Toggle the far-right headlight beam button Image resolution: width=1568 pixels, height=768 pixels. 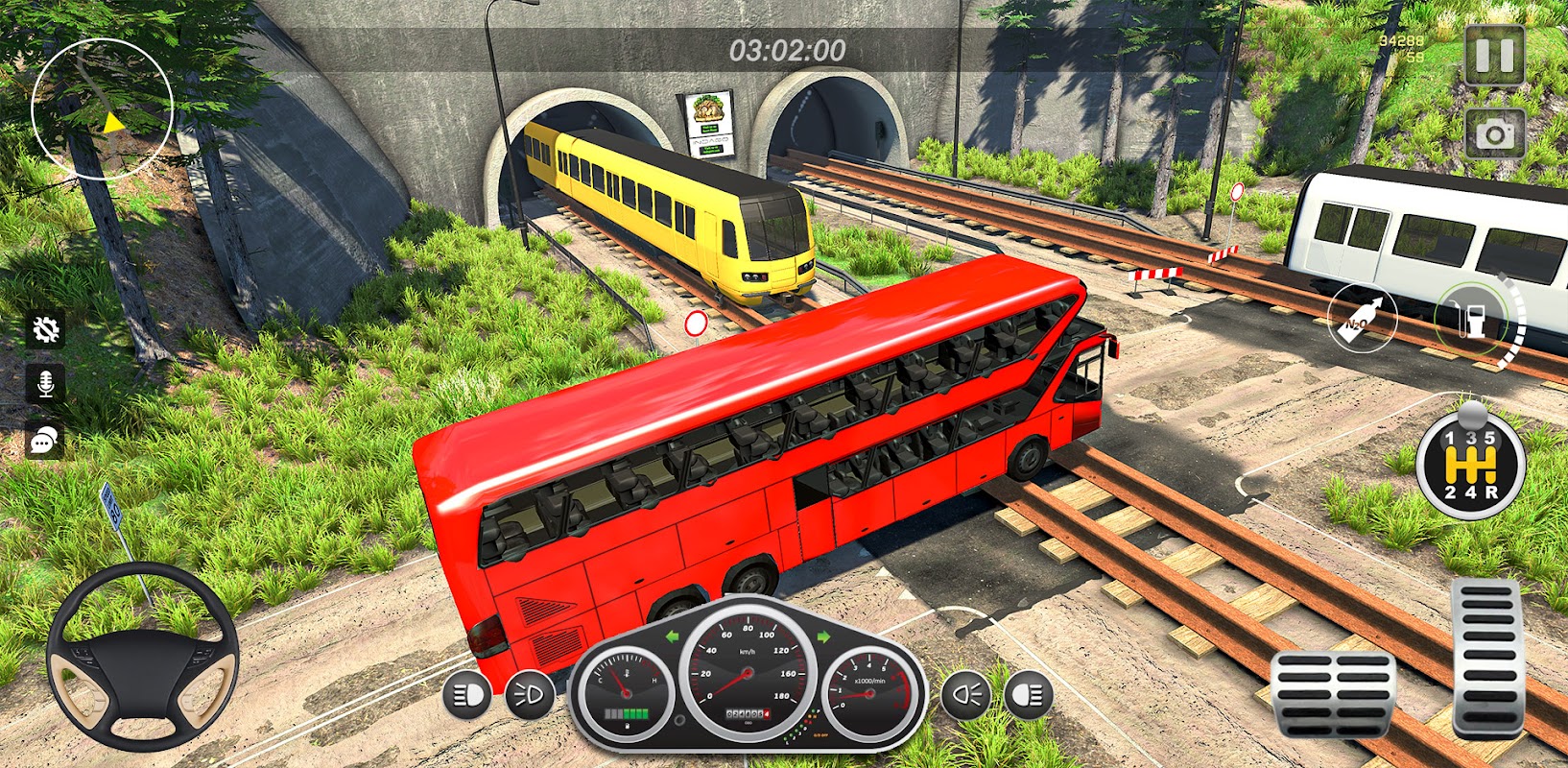click(1028, 695)
